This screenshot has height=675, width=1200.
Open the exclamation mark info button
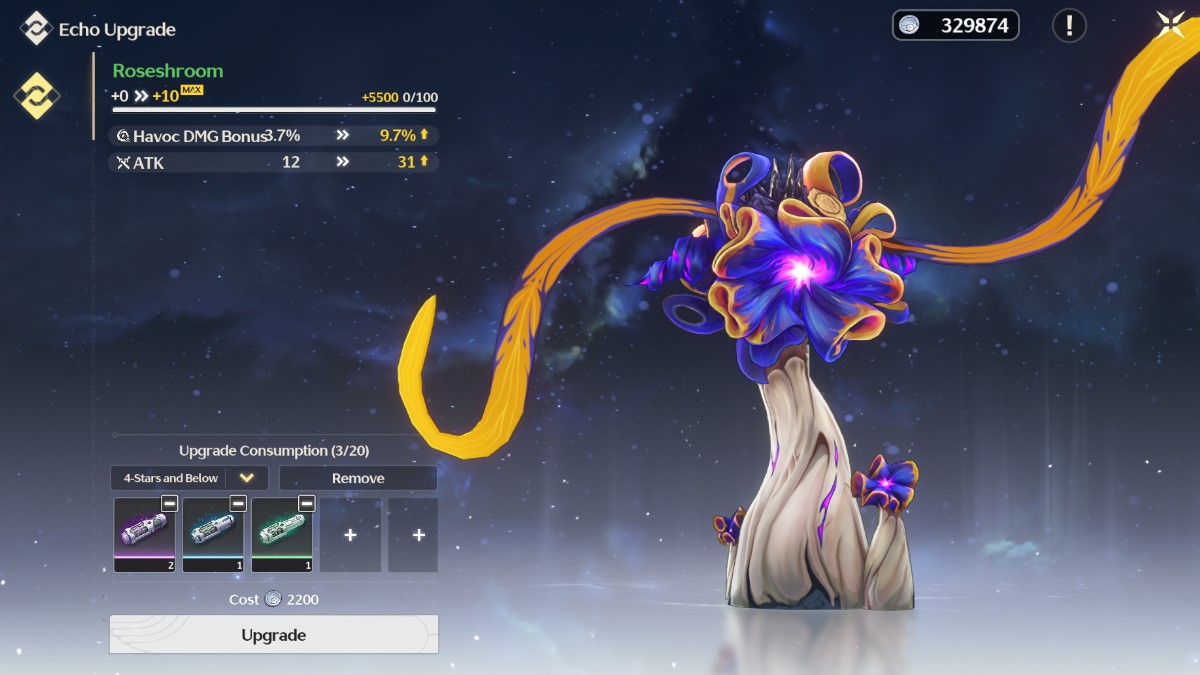click(1069, 25)
